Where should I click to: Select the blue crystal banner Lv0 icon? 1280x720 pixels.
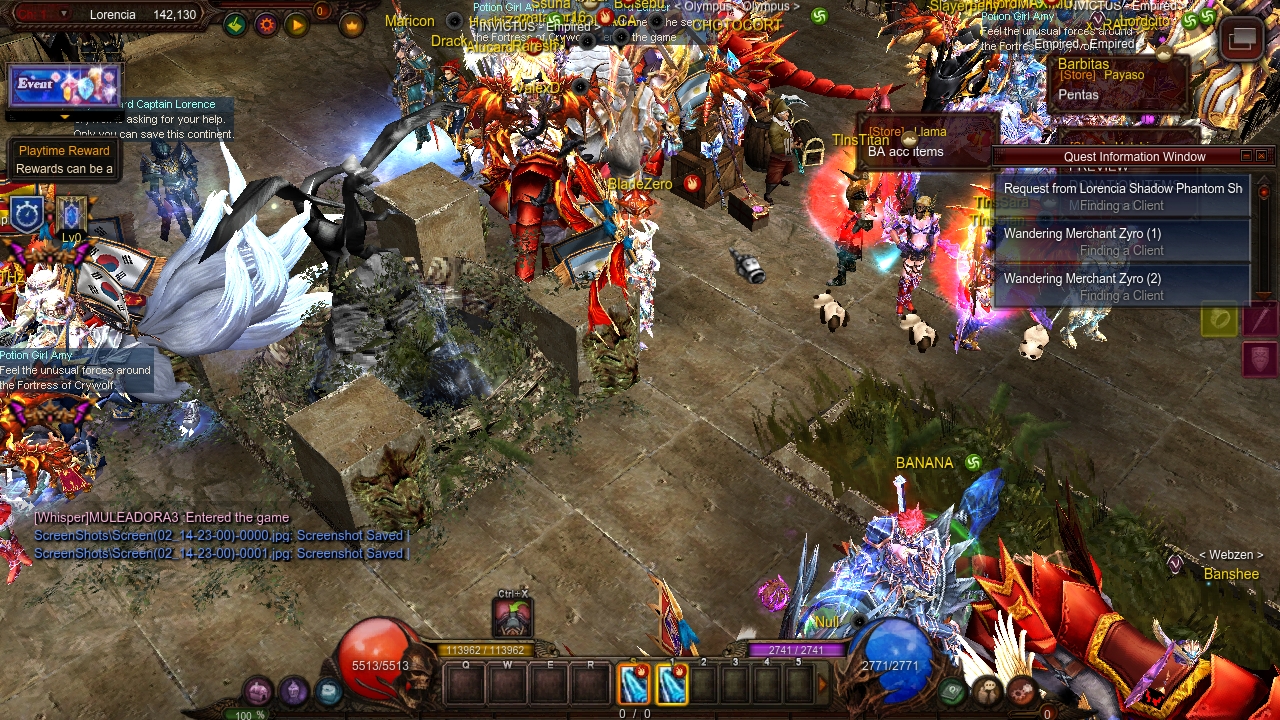pos(72,213)
